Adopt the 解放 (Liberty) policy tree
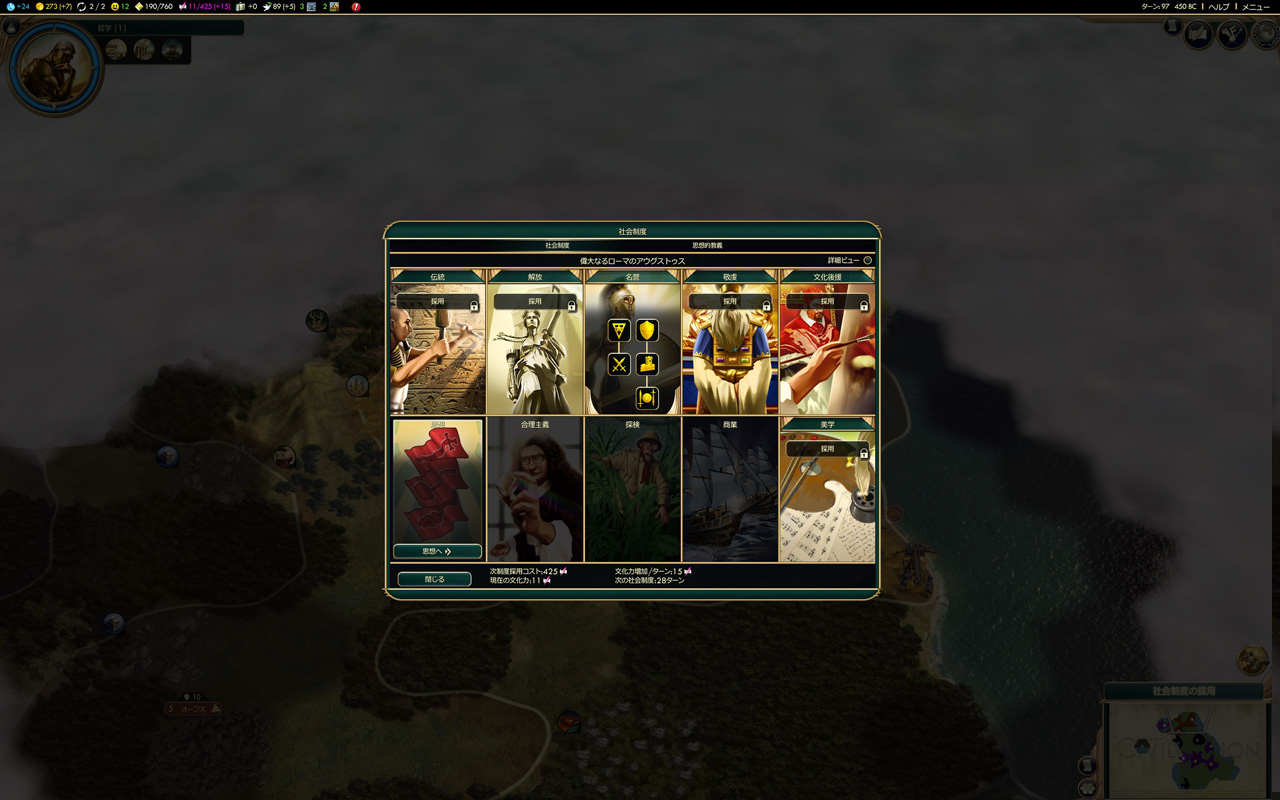 point(535,301)
